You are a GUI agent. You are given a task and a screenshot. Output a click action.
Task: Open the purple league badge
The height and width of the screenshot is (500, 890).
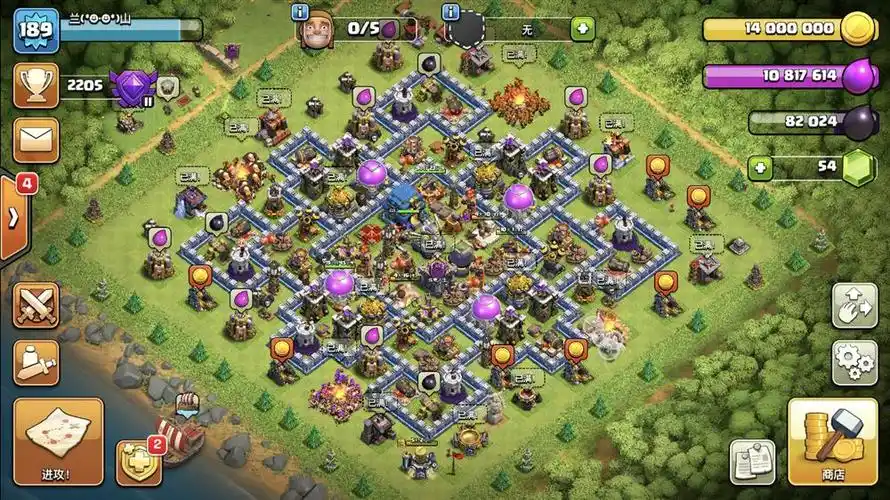(131, 88)
